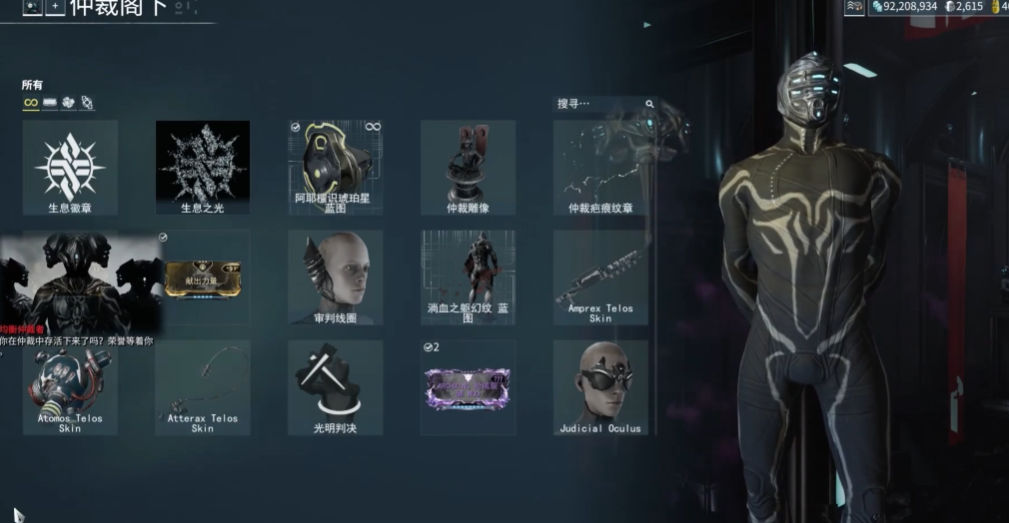Open the player avatar icon at top-left
The width and height of the screenshot is (1009, 523).
[32, 7]
